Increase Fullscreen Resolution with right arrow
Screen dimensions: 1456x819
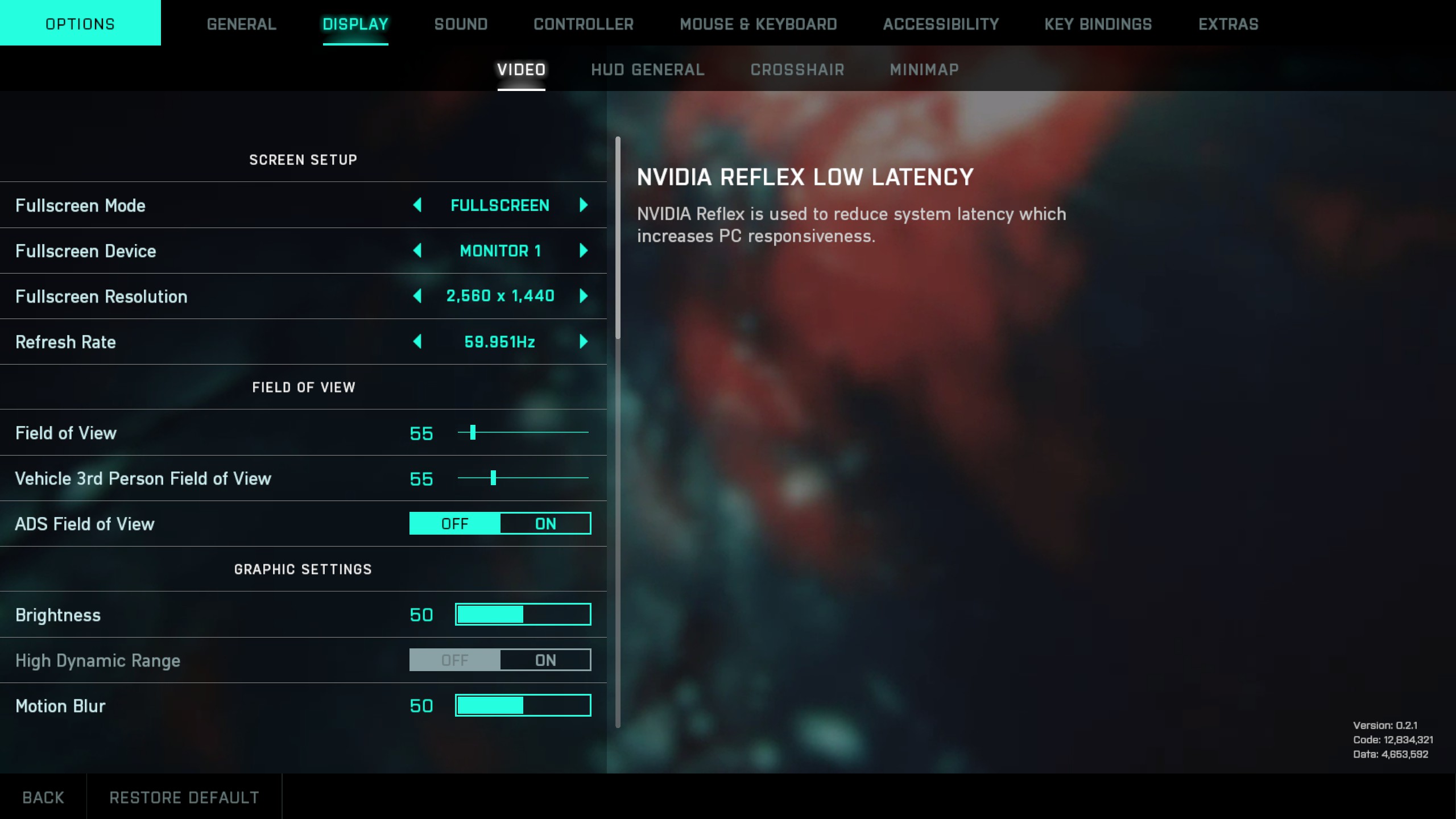point(583,296)
